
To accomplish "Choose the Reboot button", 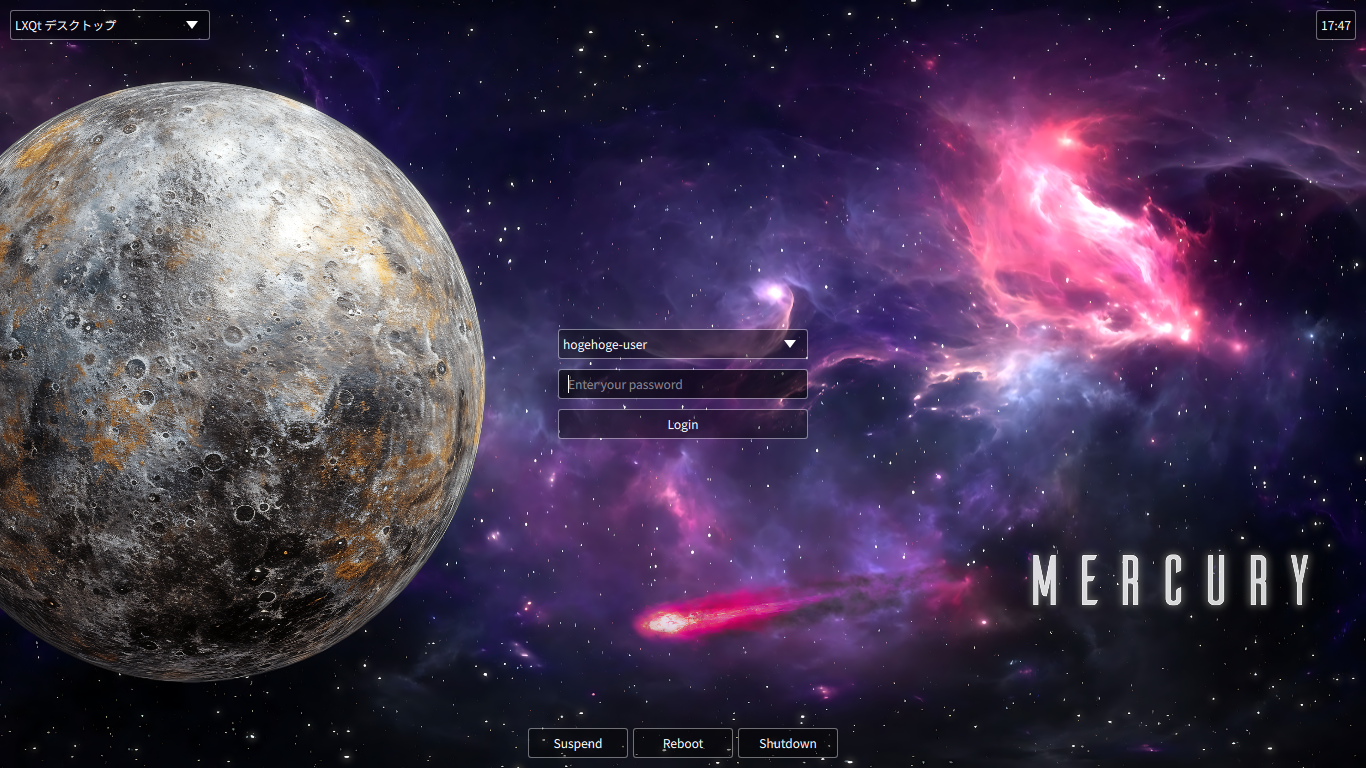I will tap(683, 743).
